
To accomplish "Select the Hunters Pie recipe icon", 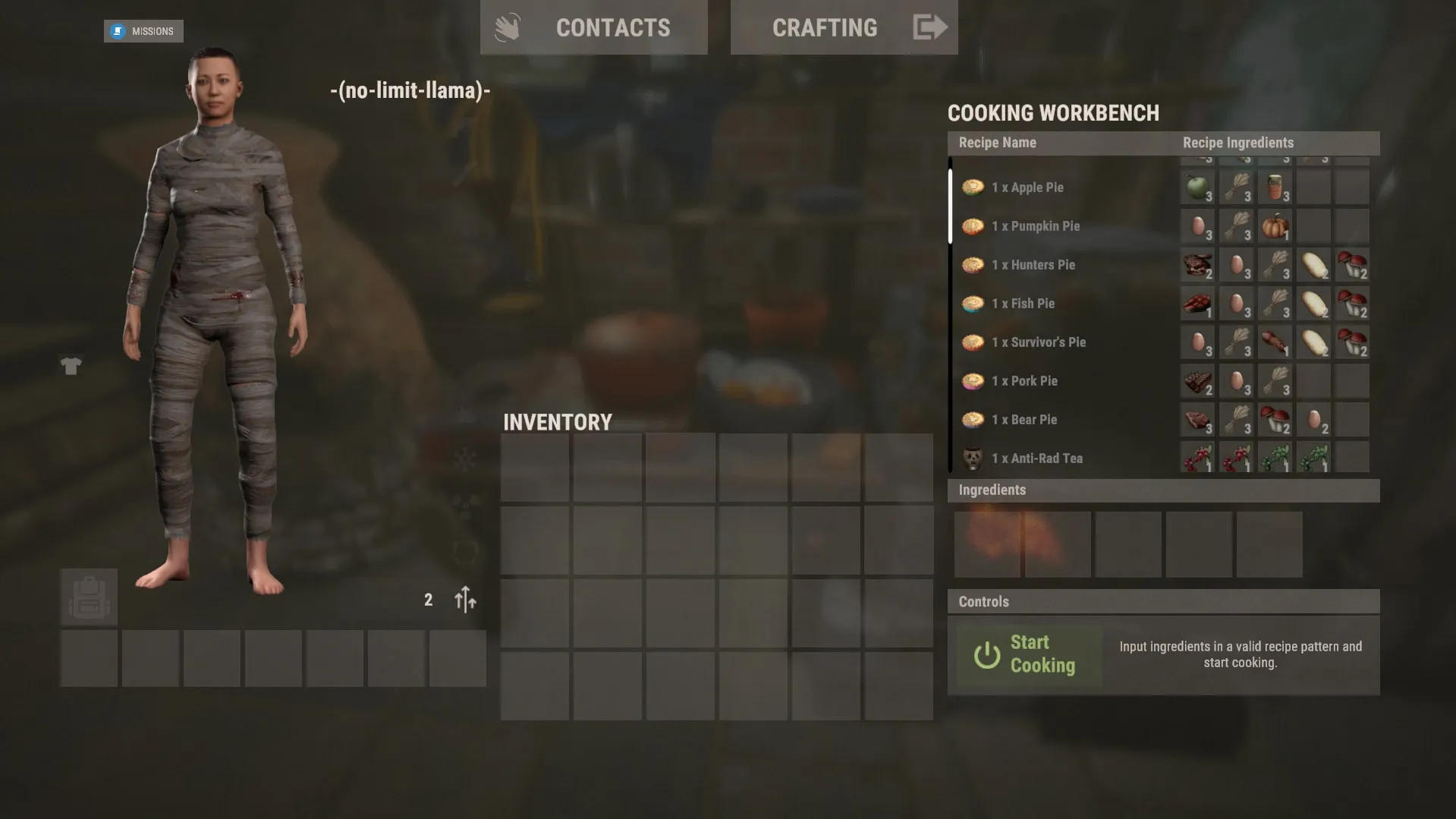I will coord(973,265).
